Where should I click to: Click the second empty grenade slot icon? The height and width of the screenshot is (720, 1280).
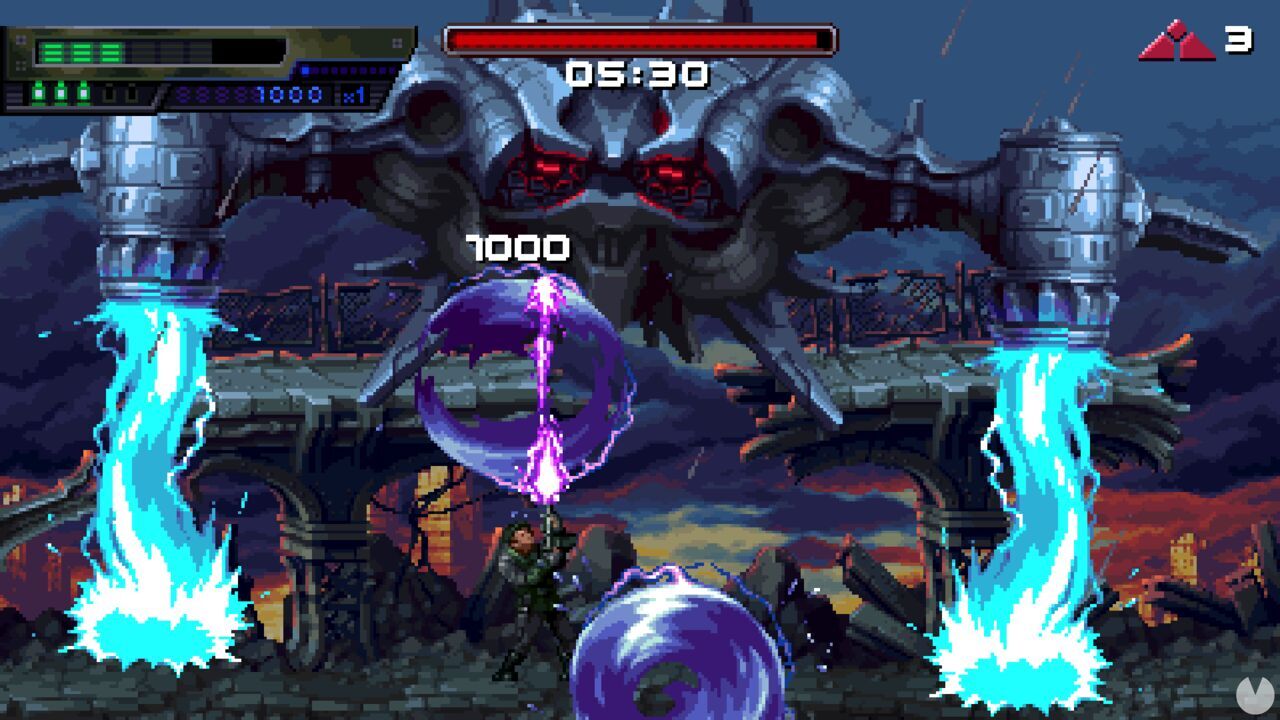[131, 94]
